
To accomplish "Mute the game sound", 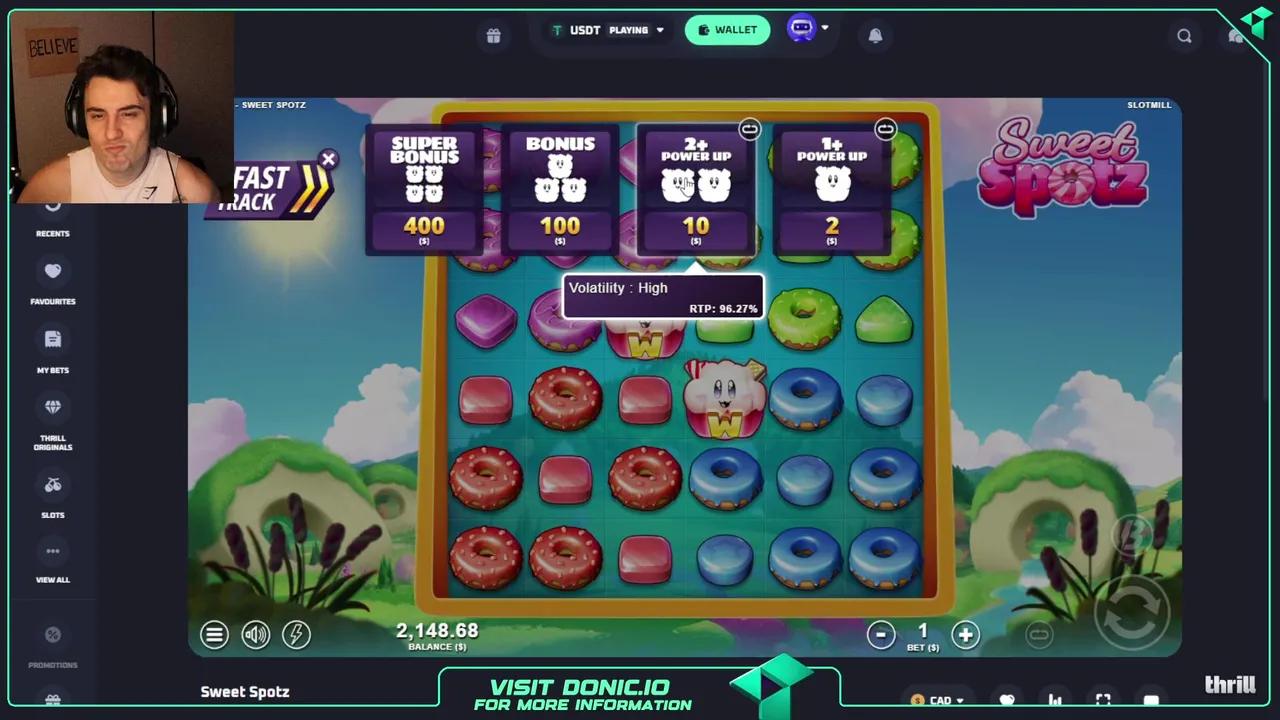I will pyautogui.click(x=255, y=634).
